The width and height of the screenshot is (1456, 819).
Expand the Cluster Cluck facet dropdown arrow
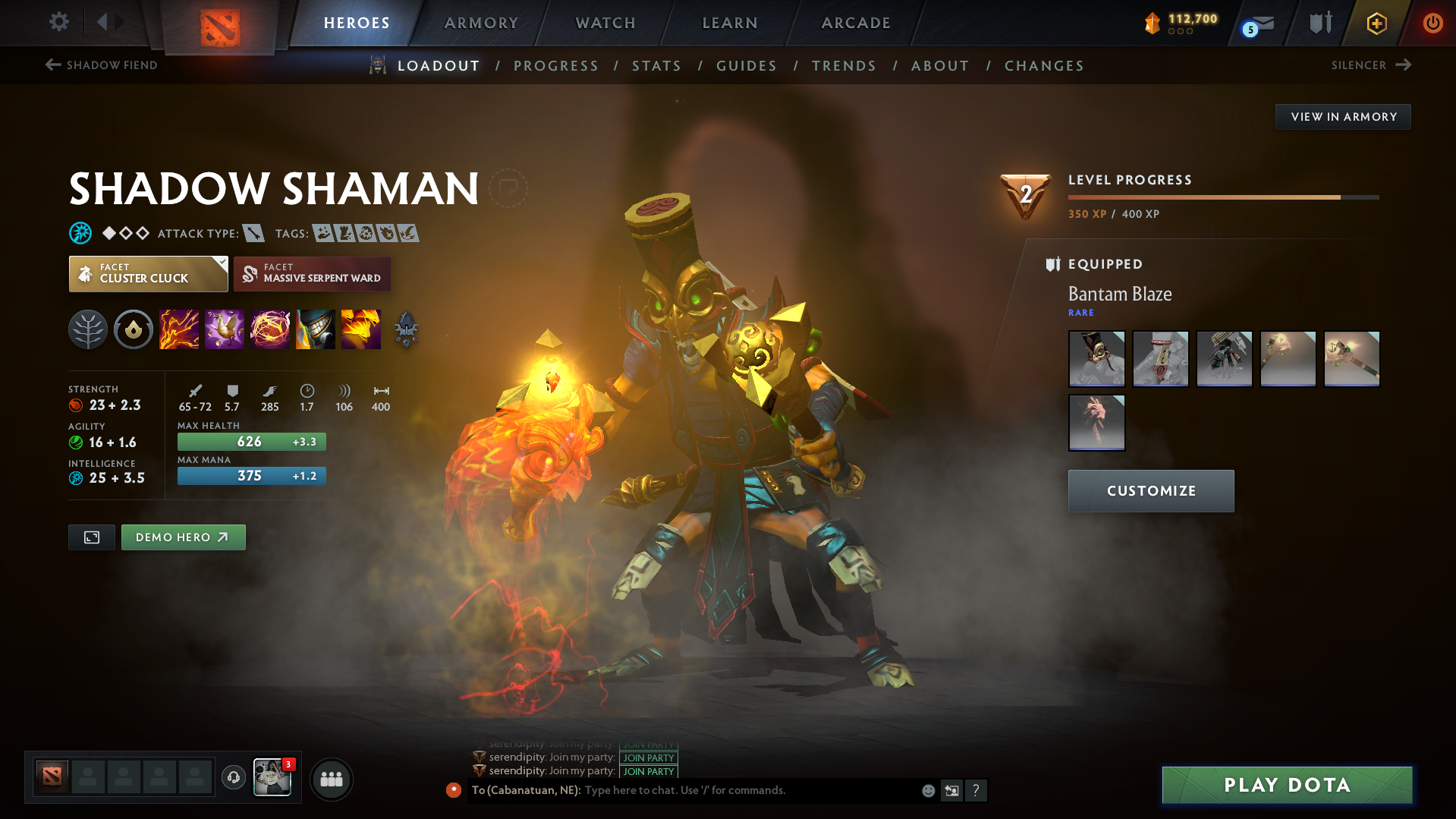pyautogui.click(x=221, y=264)
